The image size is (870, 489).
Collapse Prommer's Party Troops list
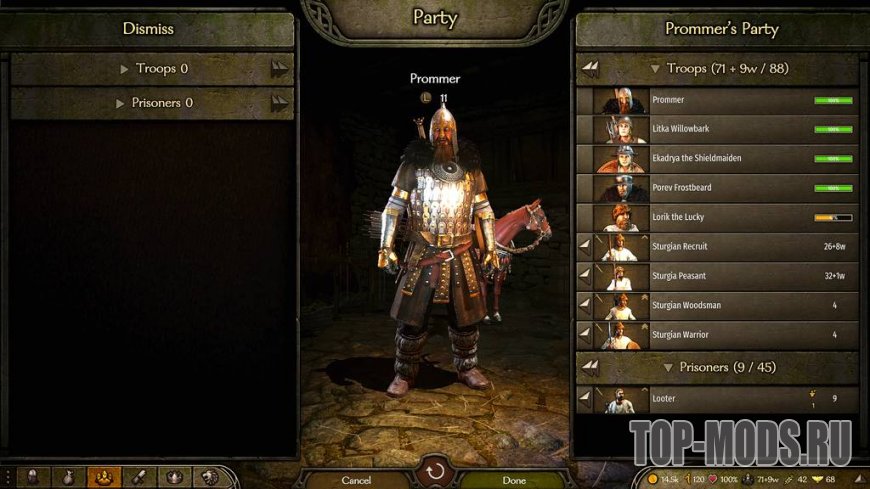pyautogui.click(x=714, y=69)
